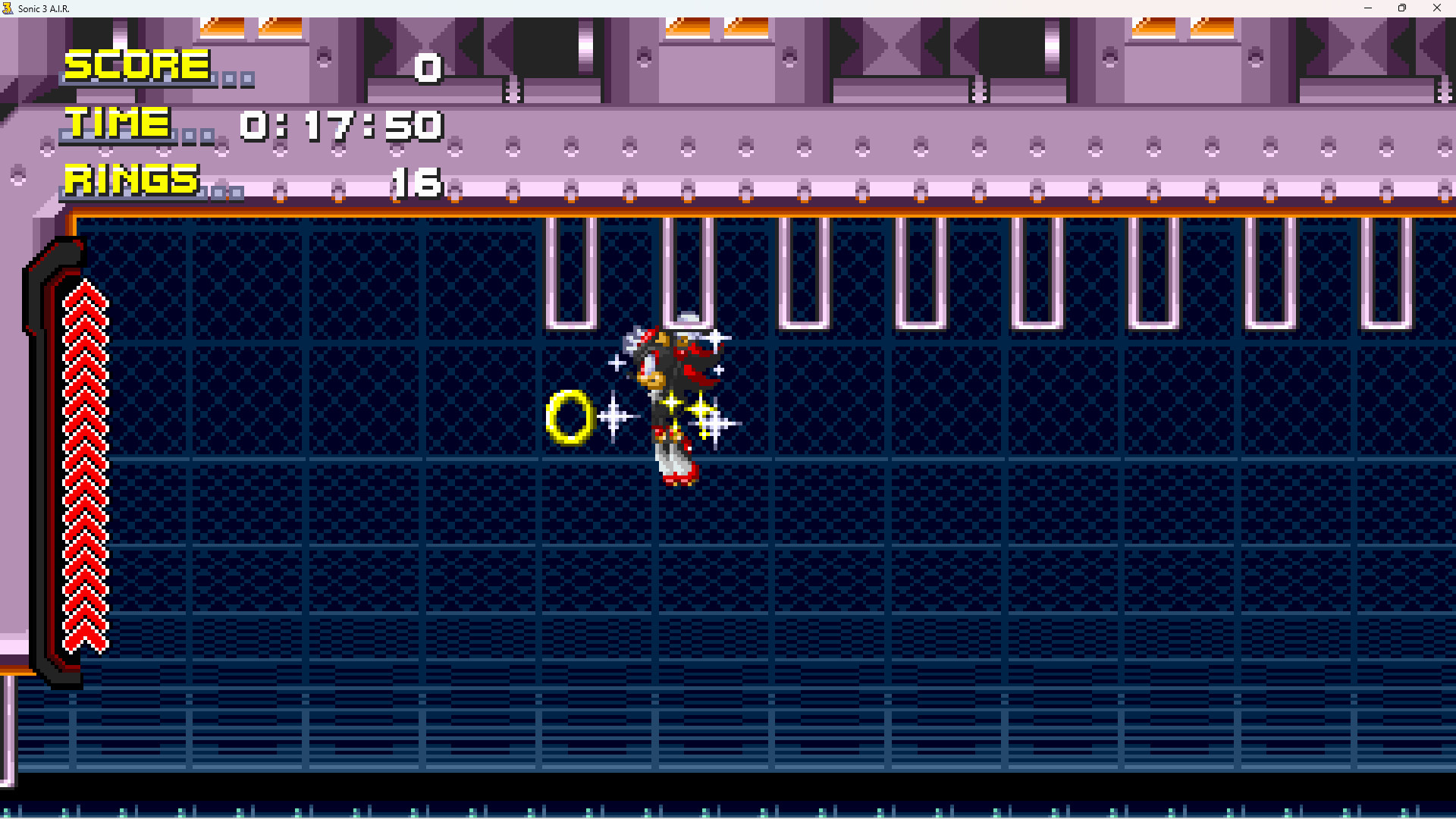Click the Sonic 3 A.I.R. window title text
Viewport: 1456px width, 819px height.
pos(45,8)
